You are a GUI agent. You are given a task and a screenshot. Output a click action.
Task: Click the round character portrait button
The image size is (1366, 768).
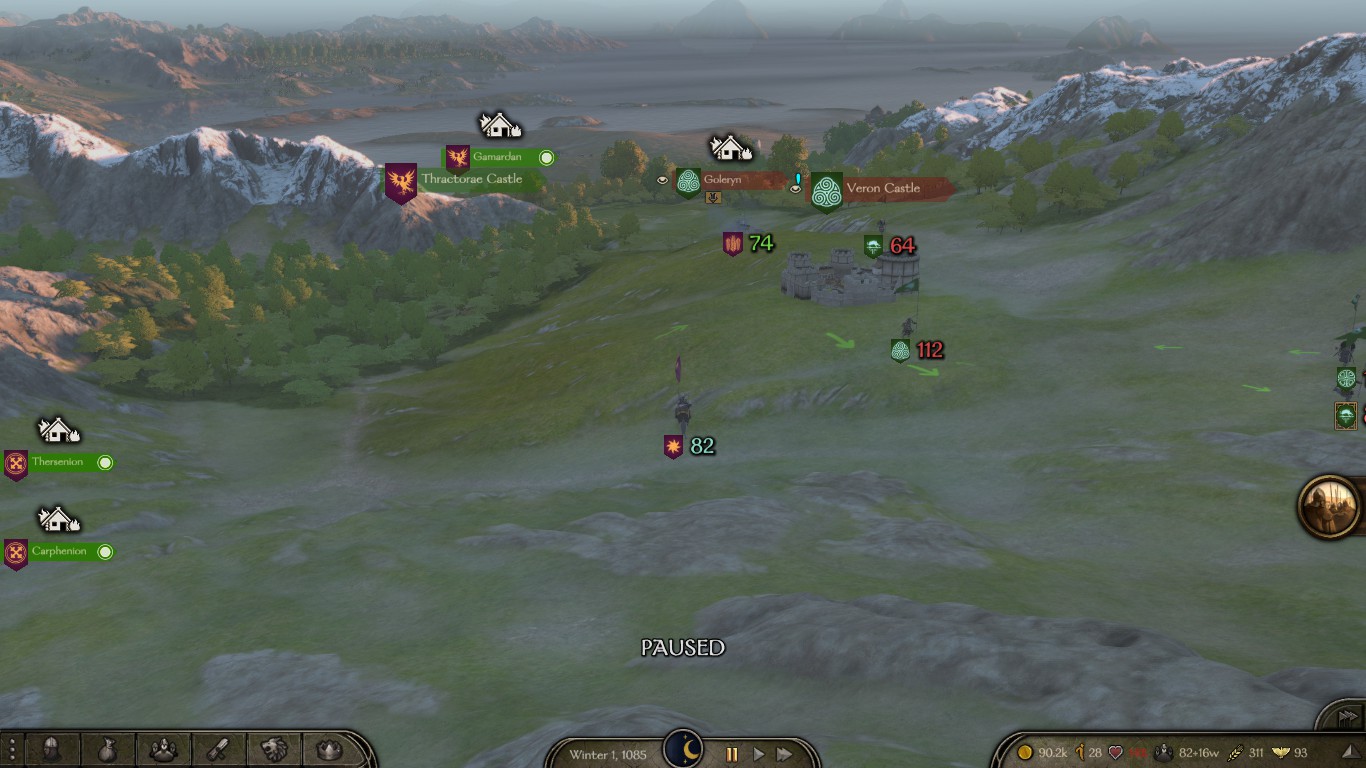point(1331,506)
